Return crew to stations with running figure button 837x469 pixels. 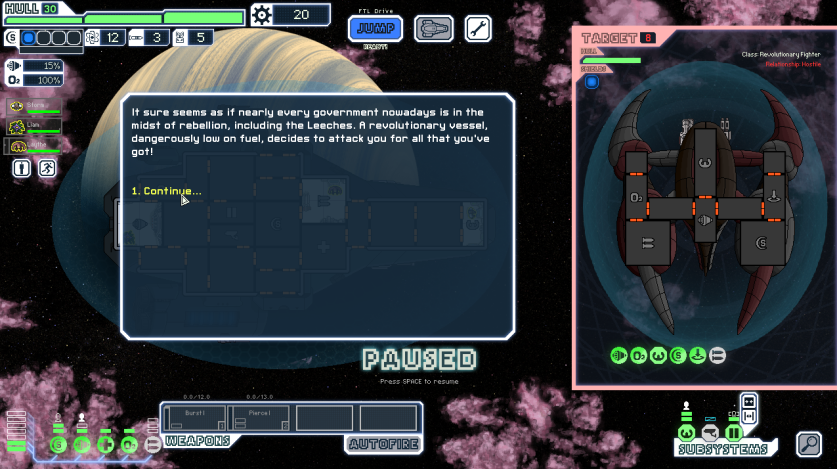tap(46, 169)
